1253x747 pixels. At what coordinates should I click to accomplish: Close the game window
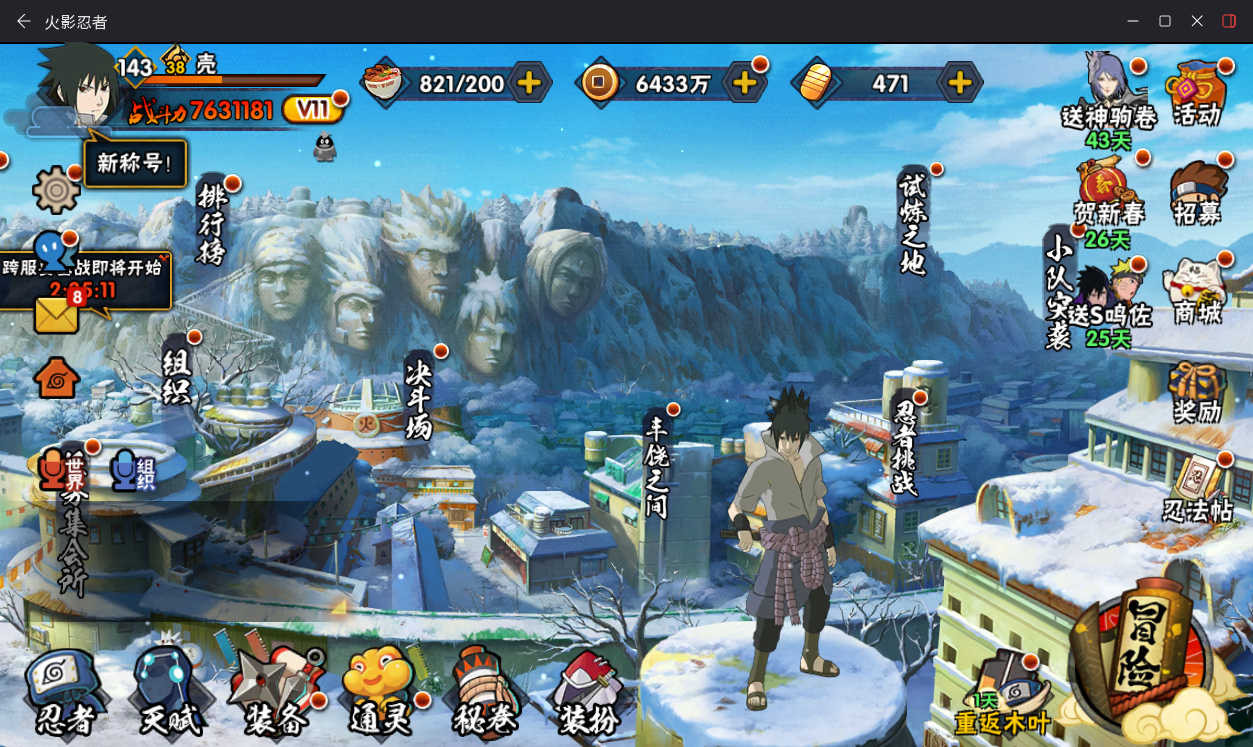(x=1197, y=21)
